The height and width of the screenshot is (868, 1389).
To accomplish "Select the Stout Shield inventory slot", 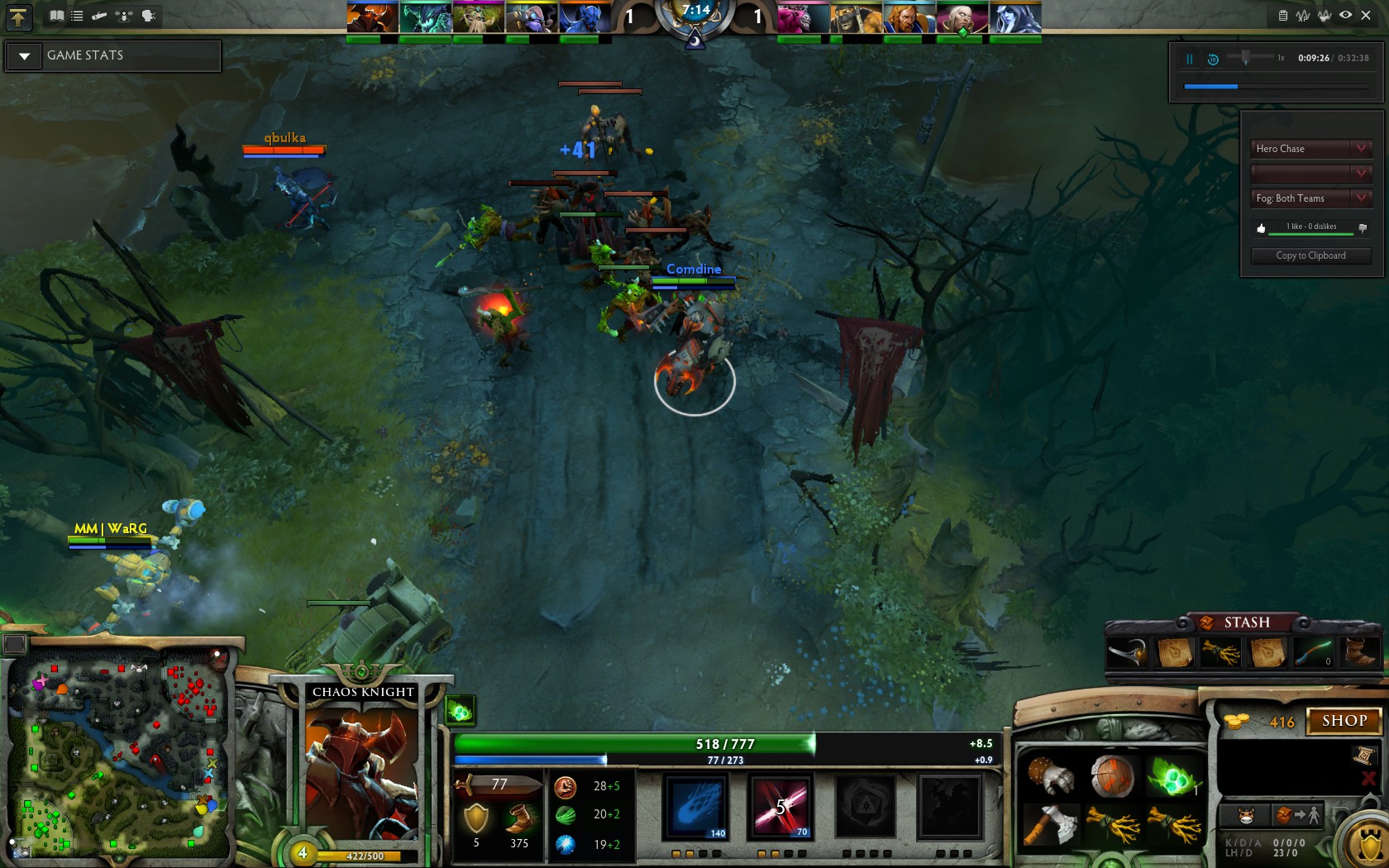I will pyautogui.click(x=1112, y=777).
